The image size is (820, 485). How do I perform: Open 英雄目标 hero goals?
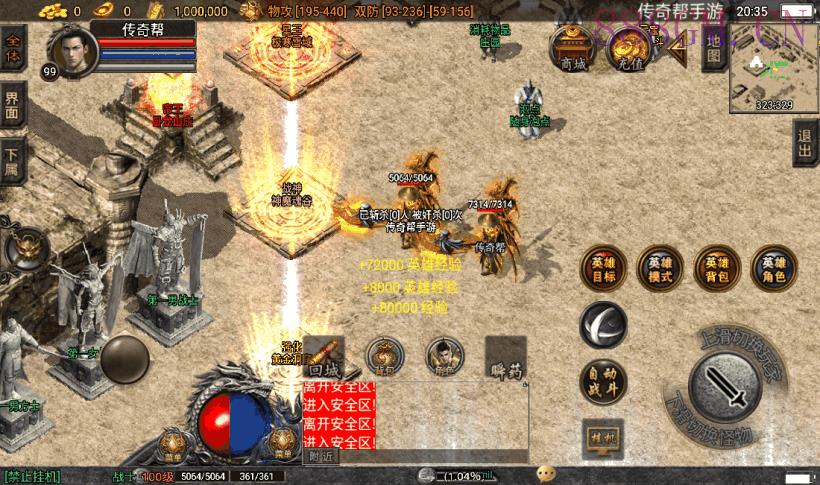[x=604, y=268]
